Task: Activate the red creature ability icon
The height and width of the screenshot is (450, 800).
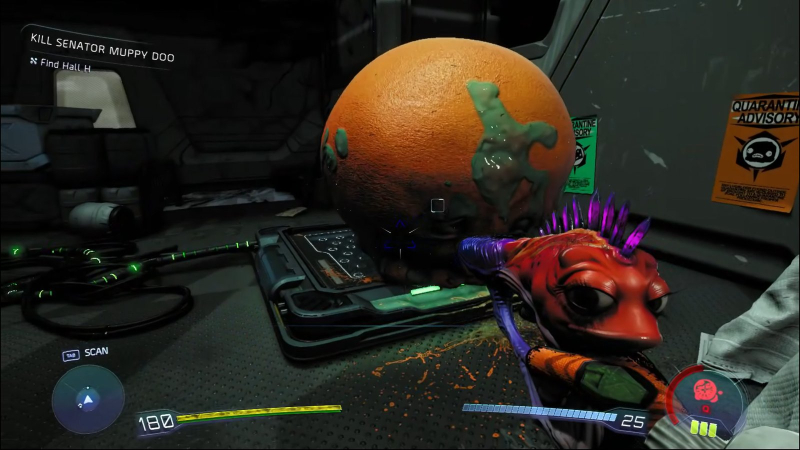Action: click(709, 395)
